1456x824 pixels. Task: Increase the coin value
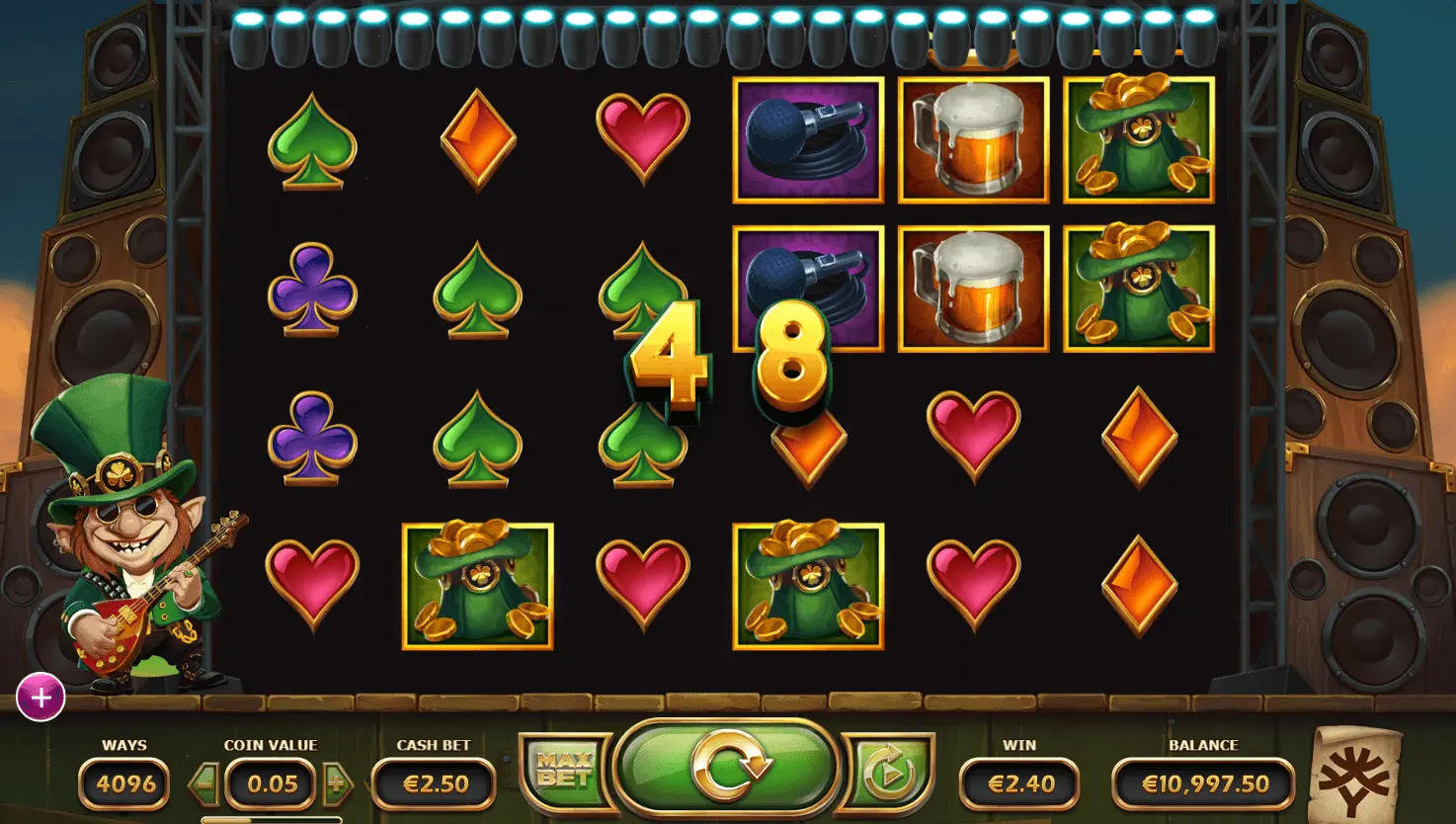pos(336,784)
